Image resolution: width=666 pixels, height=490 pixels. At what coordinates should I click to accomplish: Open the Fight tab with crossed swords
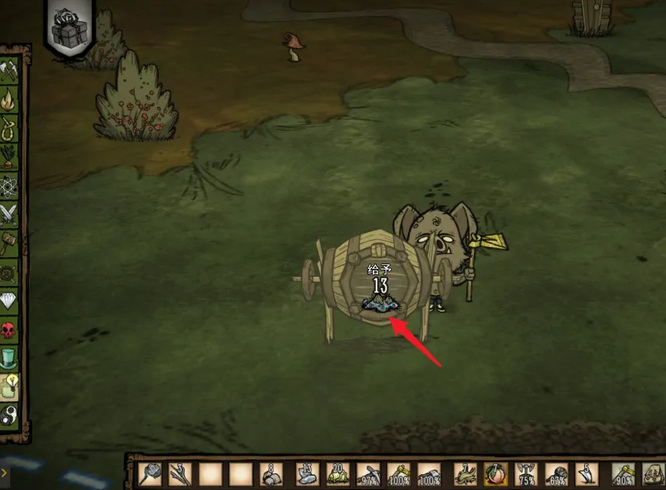[10, 213]
